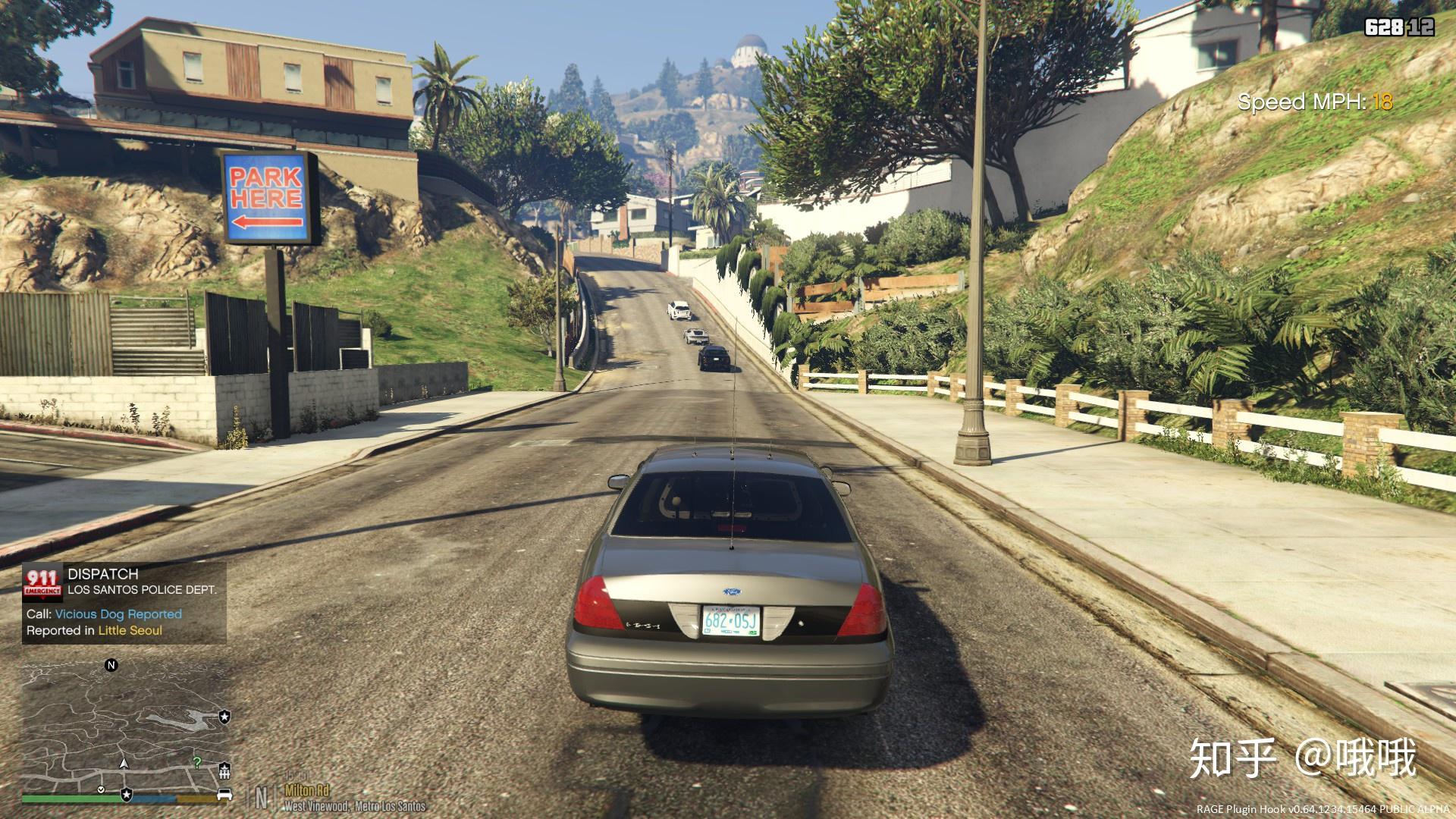Viewport: 1456px width, 819px height.
Task: Select the jail badge blip with bars
Action: (x=224, y=772)
